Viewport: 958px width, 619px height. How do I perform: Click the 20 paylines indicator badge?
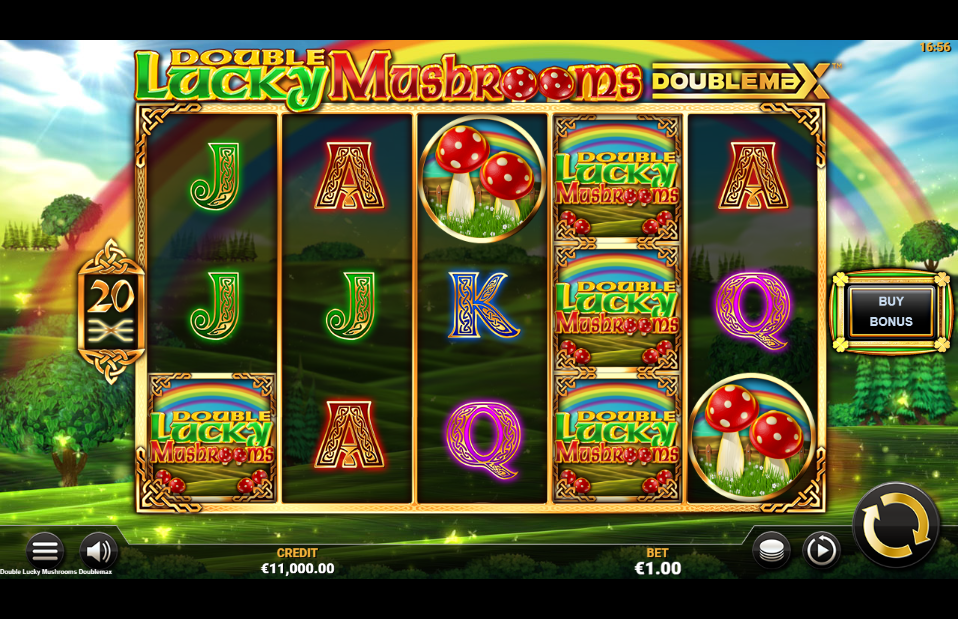[111, 310]
